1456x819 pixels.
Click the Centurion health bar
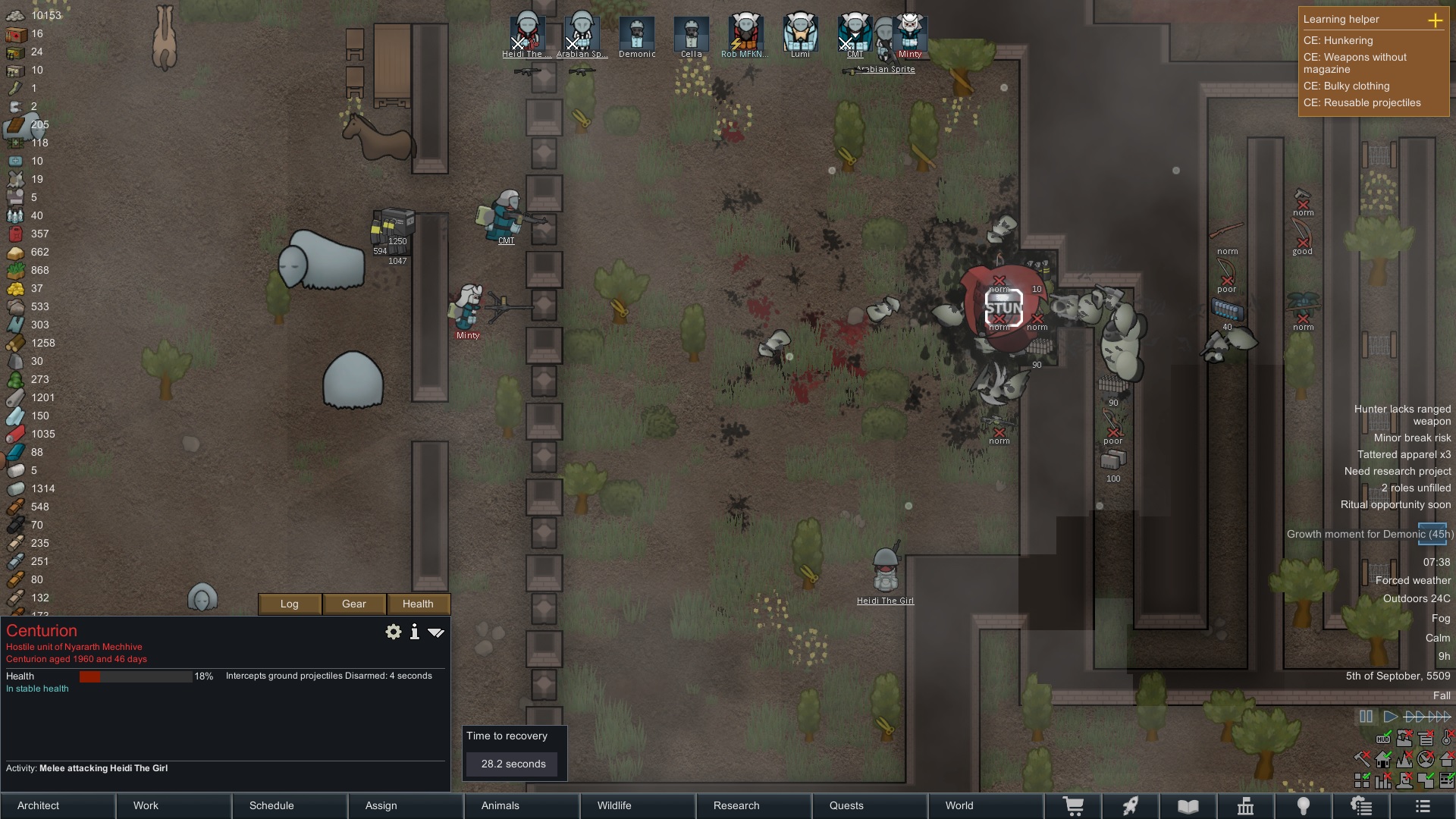(x=136, y=676)
